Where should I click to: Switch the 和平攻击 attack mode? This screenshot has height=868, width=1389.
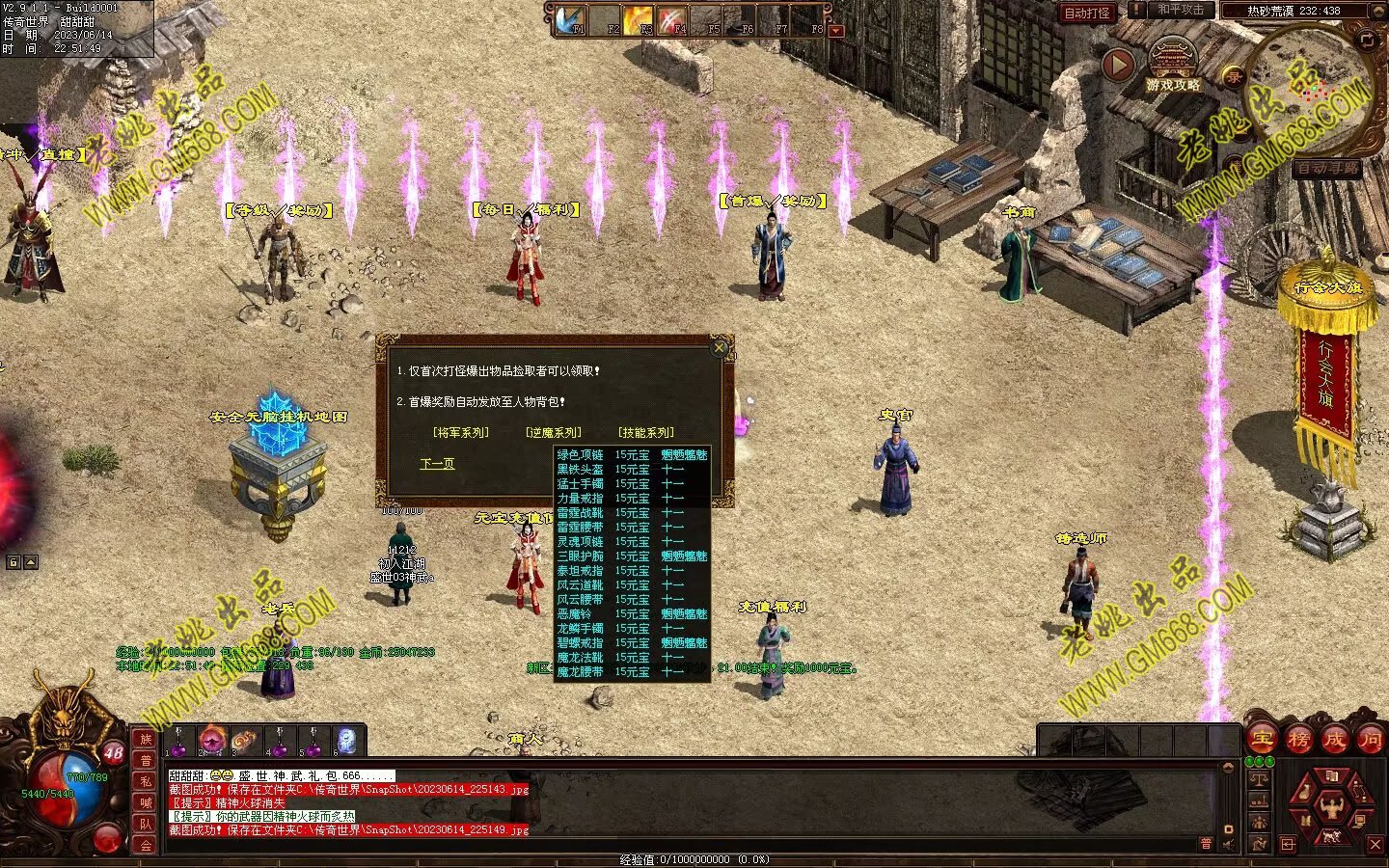coord(1180,11)
